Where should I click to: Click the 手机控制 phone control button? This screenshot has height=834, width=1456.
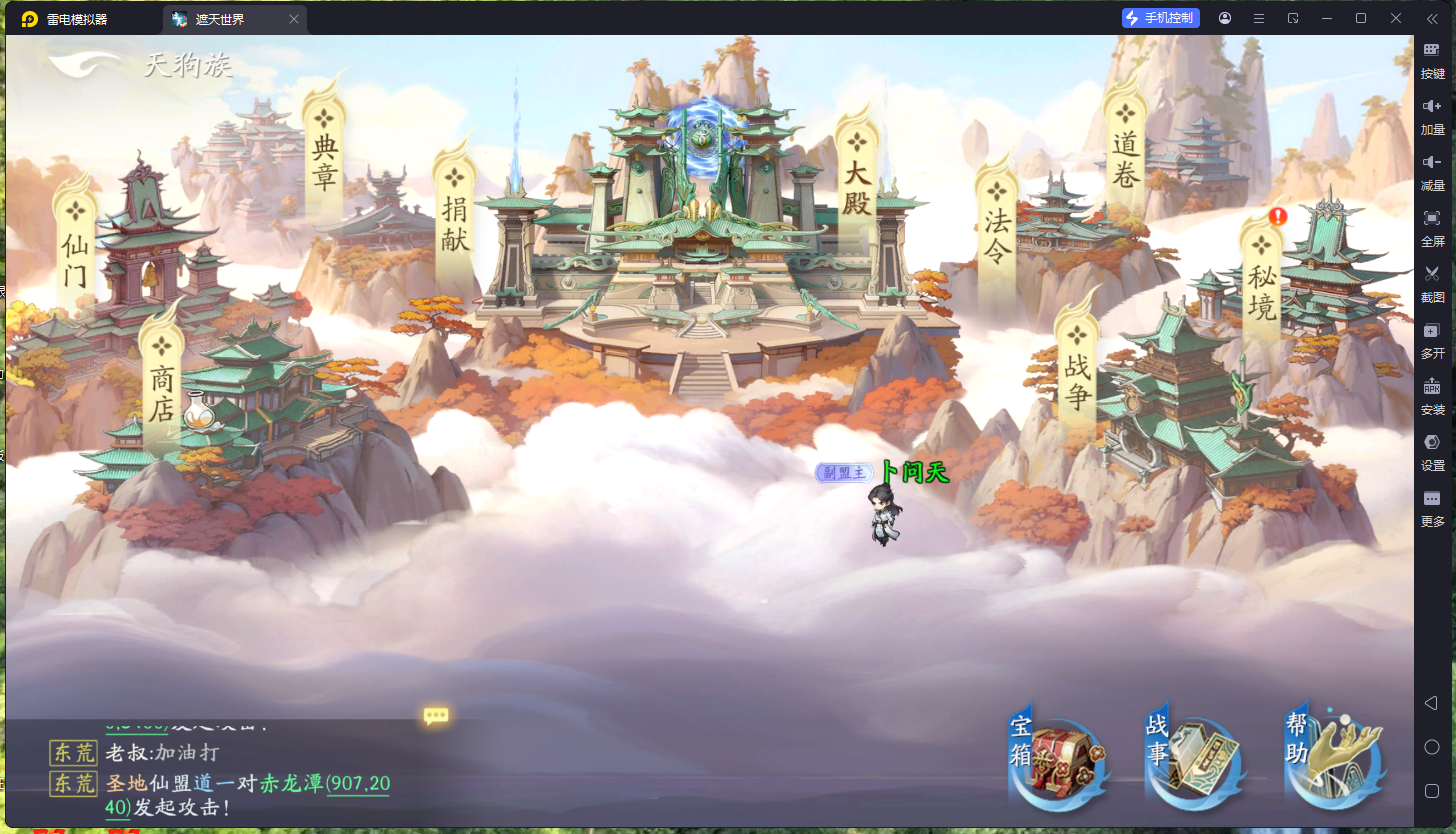pos(1160,18)
